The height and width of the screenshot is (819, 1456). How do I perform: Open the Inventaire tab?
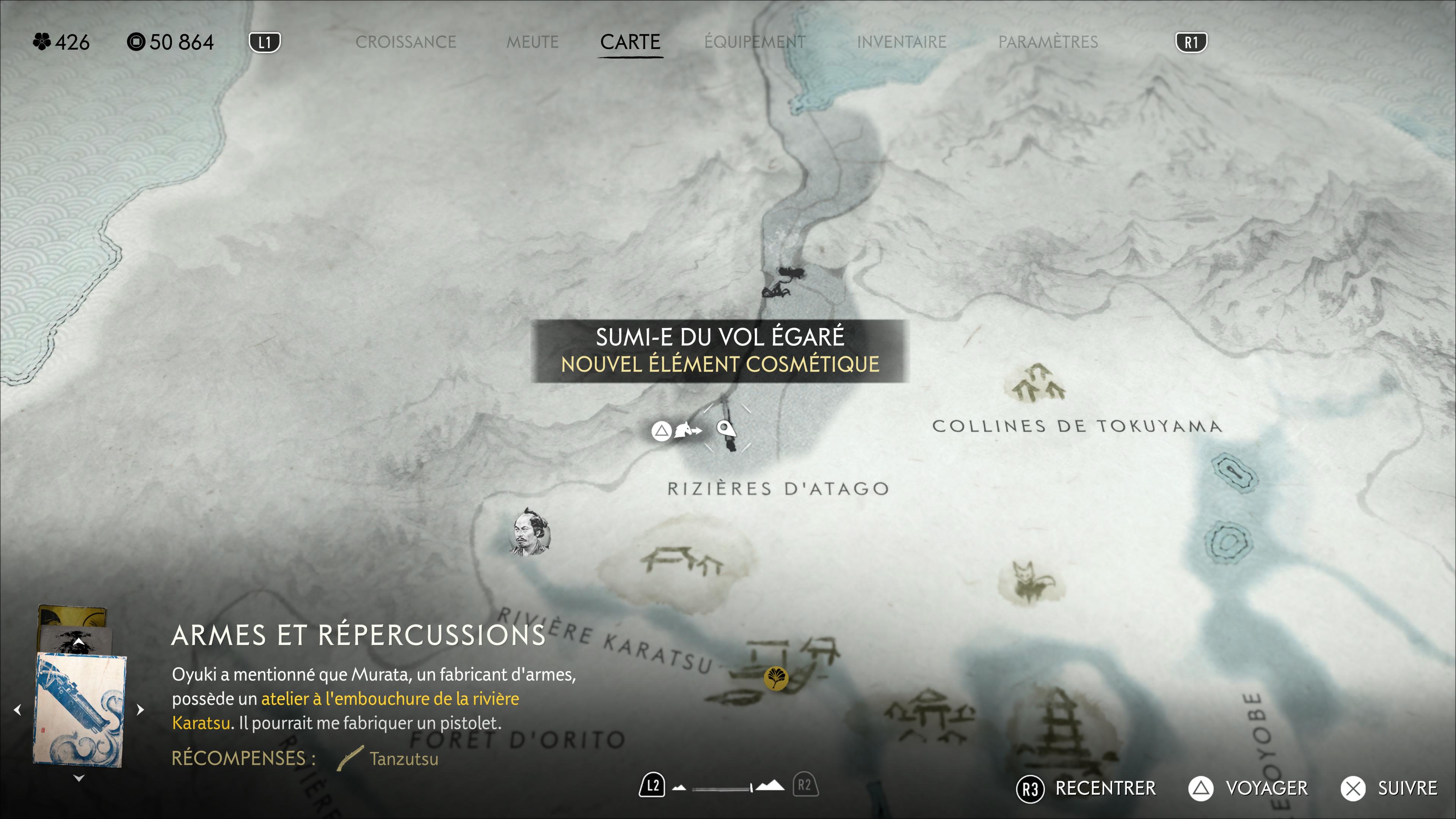tap(902, 42)
